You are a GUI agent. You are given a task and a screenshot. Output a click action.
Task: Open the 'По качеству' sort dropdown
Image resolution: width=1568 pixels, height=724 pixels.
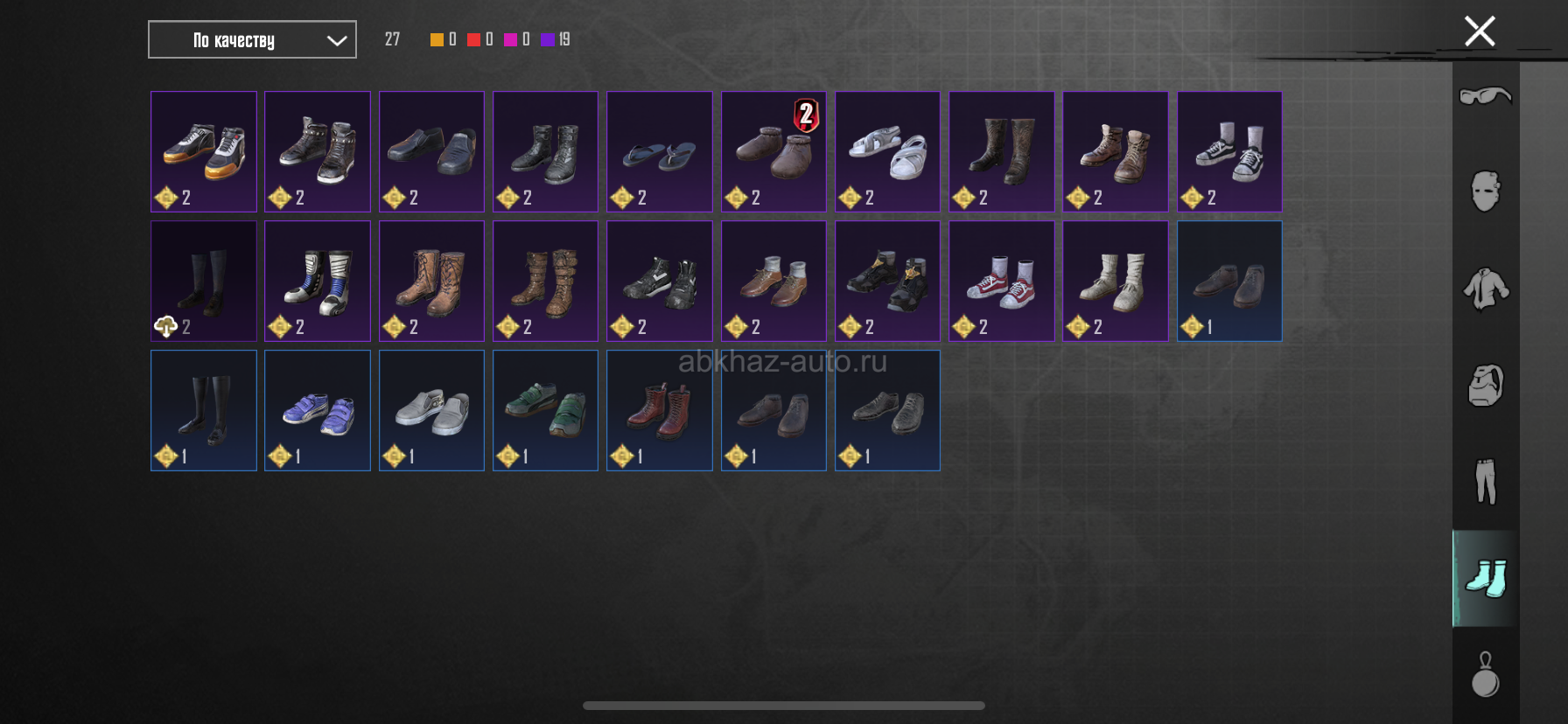[252, 40]
